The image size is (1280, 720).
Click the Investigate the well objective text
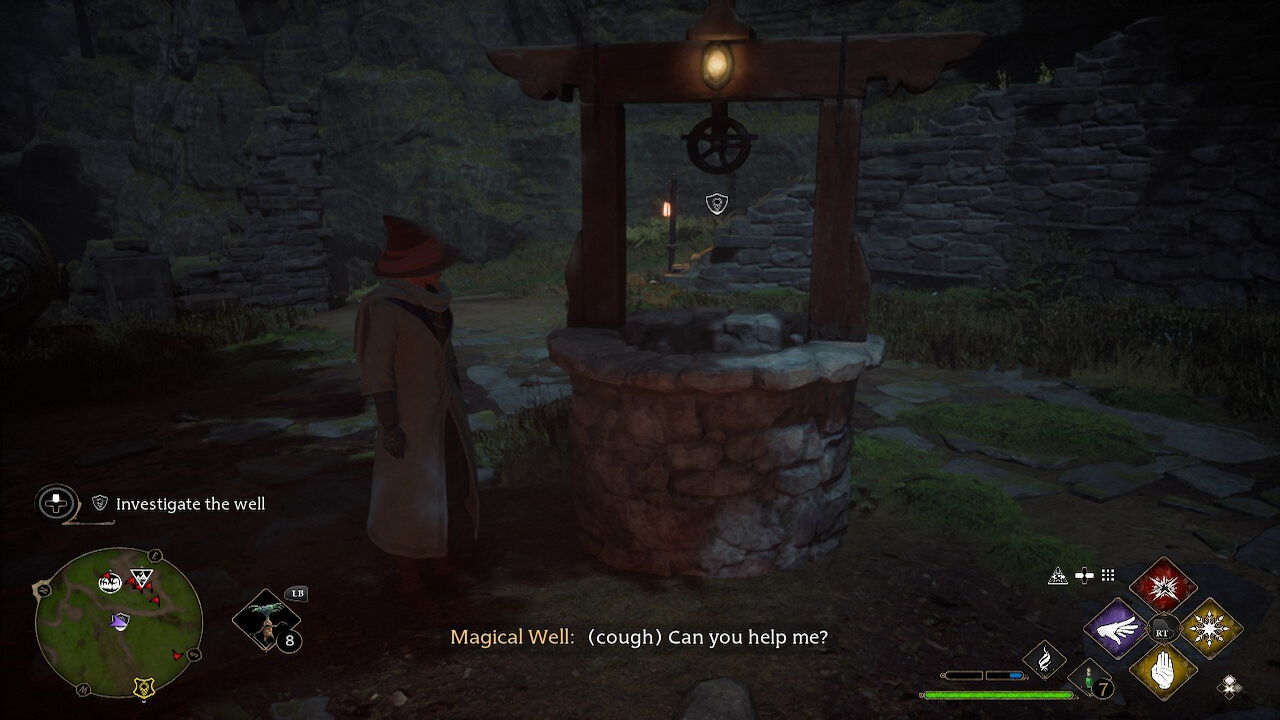(190, 503)
